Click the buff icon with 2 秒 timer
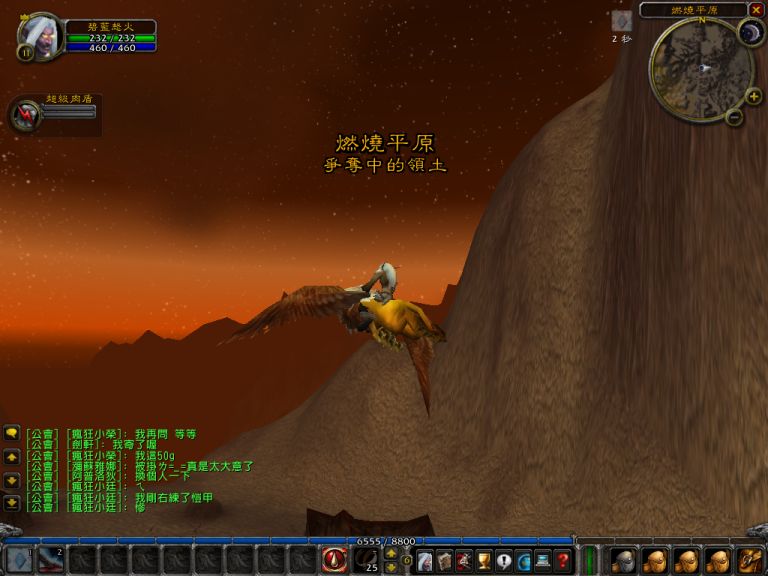 click(621, 21)
